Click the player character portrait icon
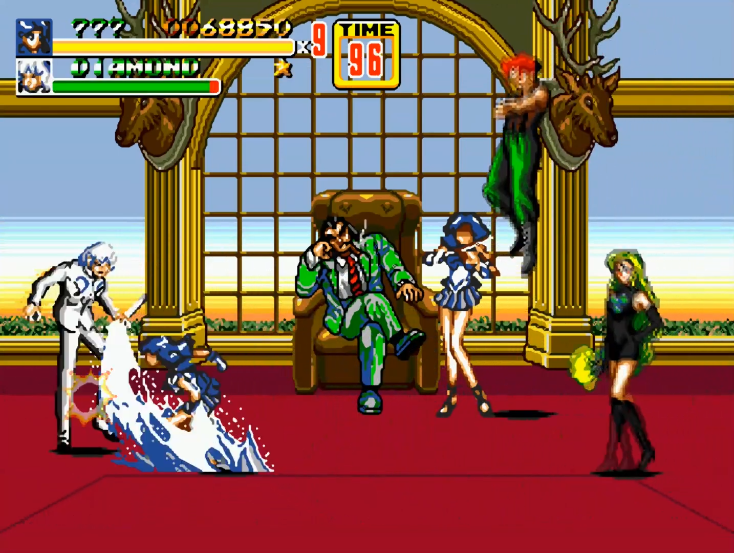Image resolution: width=734 pixels, height=553 pixels. 33,37
